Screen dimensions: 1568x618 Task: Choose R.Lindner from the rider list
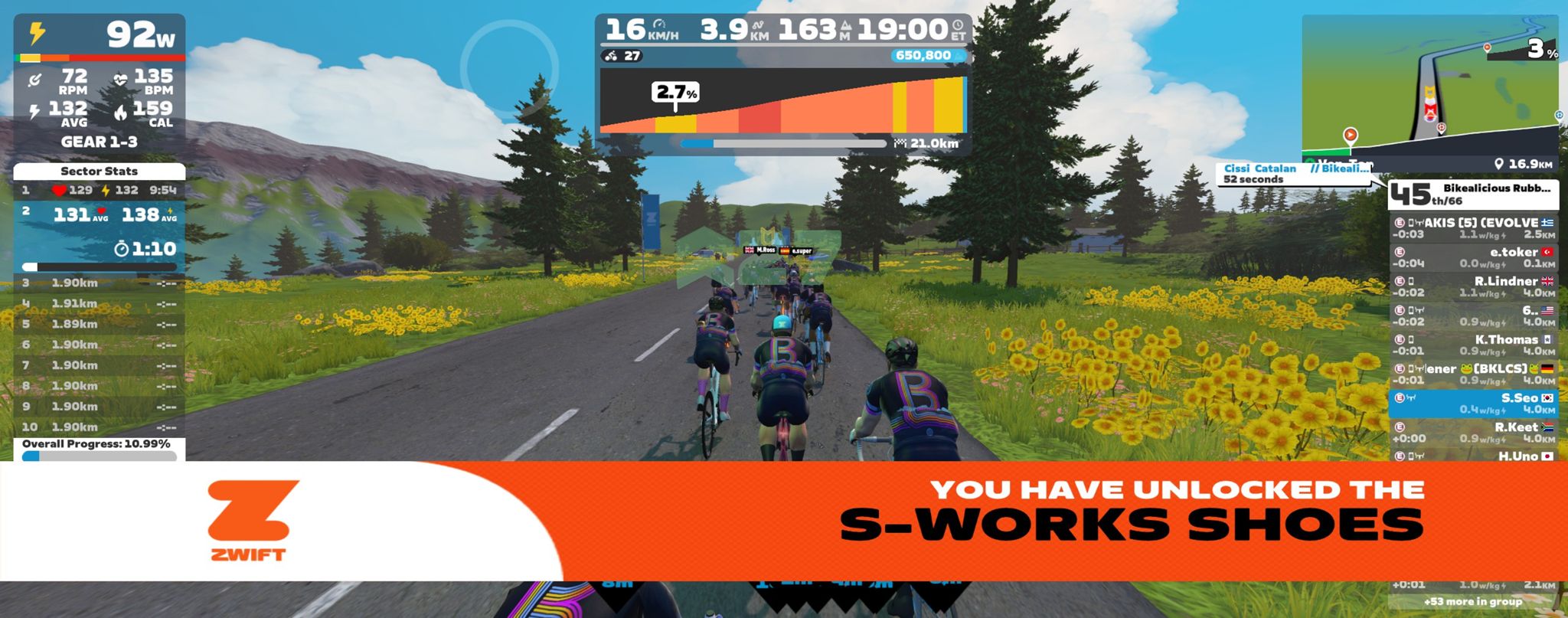[x=1472, y=286]
